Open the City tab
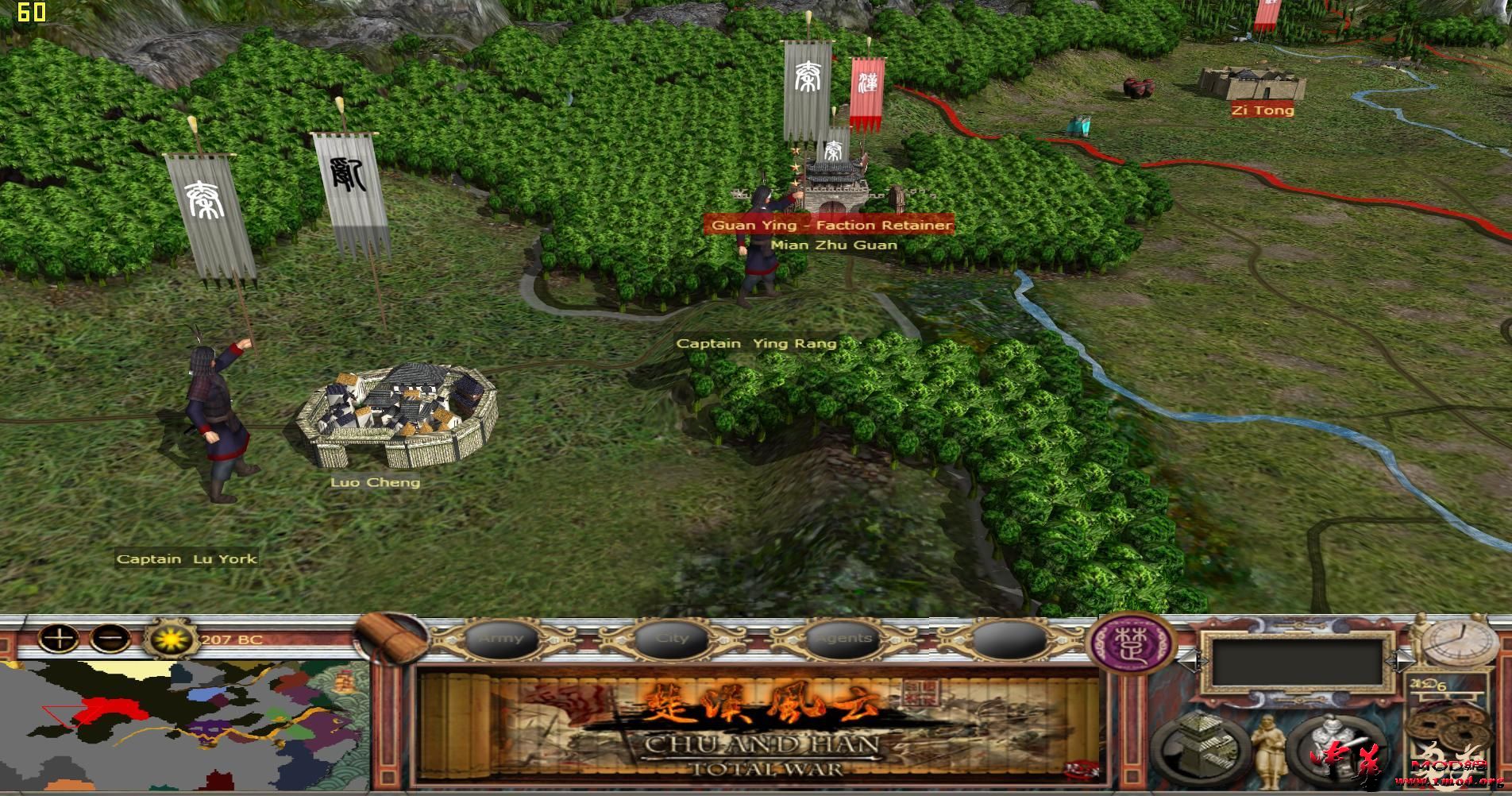Image resolution: width=1512 pixels, height=796 pixels. click(671, 638)
